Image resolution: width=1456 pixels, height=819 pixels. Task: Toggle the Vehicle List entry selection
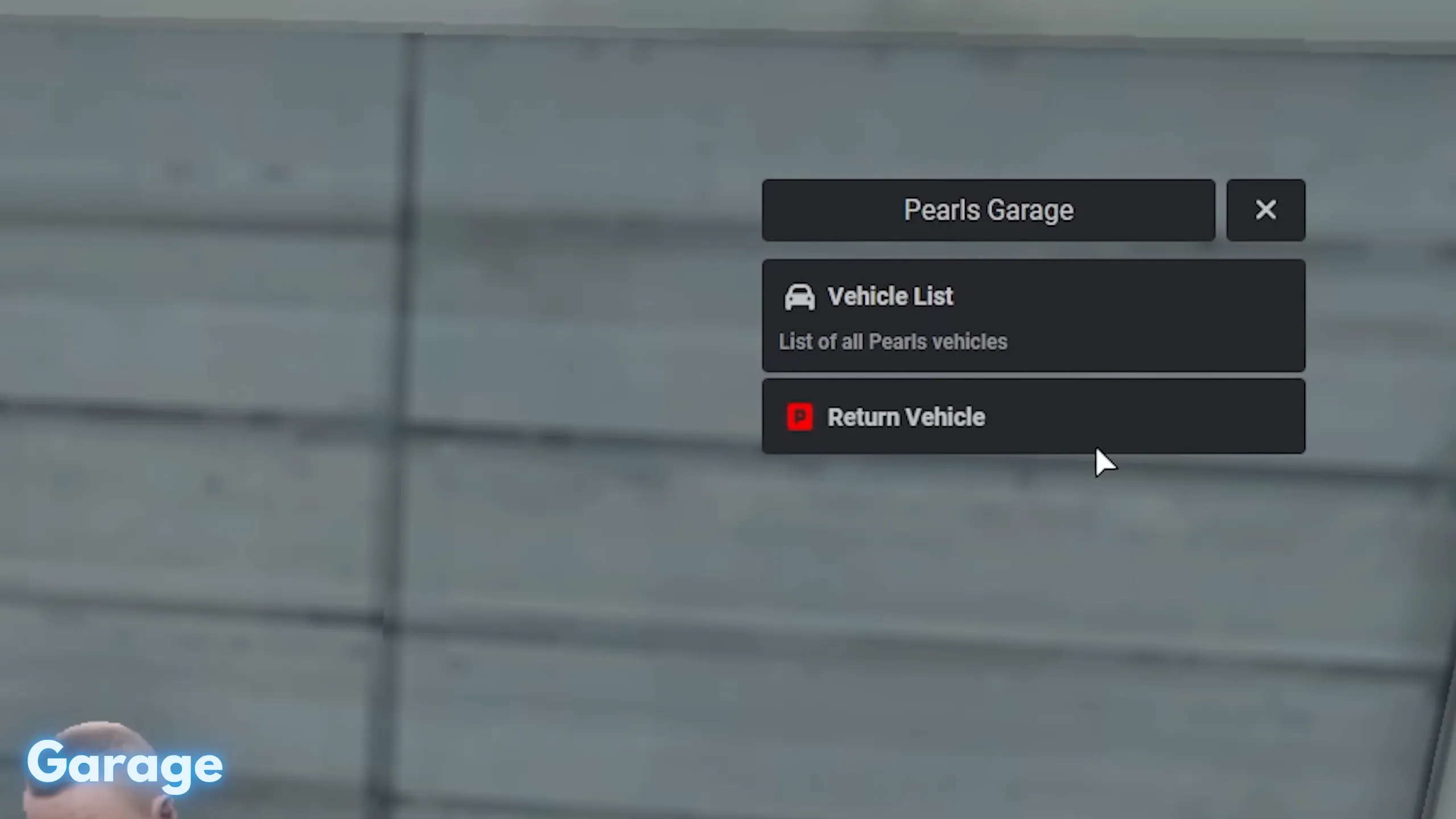(x=1033, y=317)
